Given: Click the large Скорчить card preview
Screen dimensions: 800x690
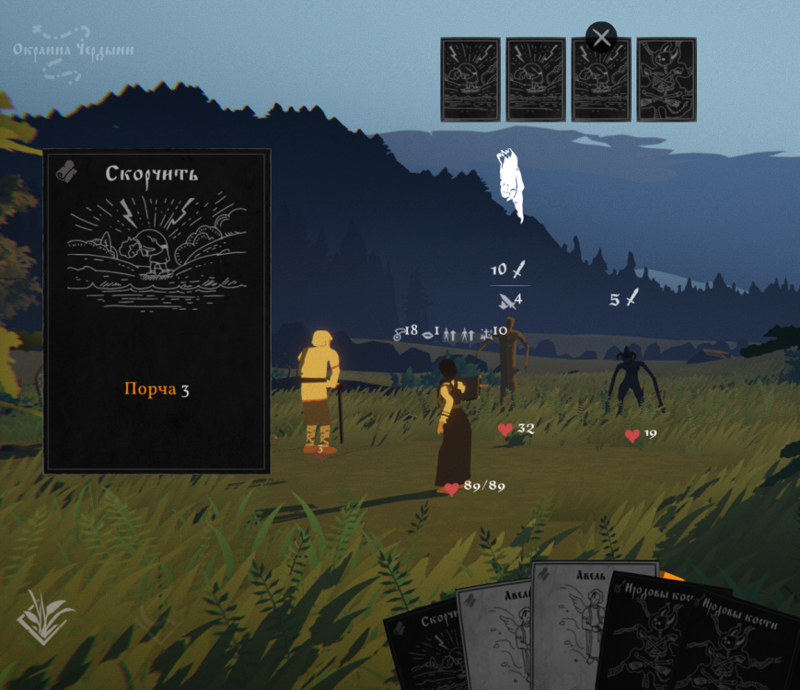Looking at the screenshot, I should 157,311.
